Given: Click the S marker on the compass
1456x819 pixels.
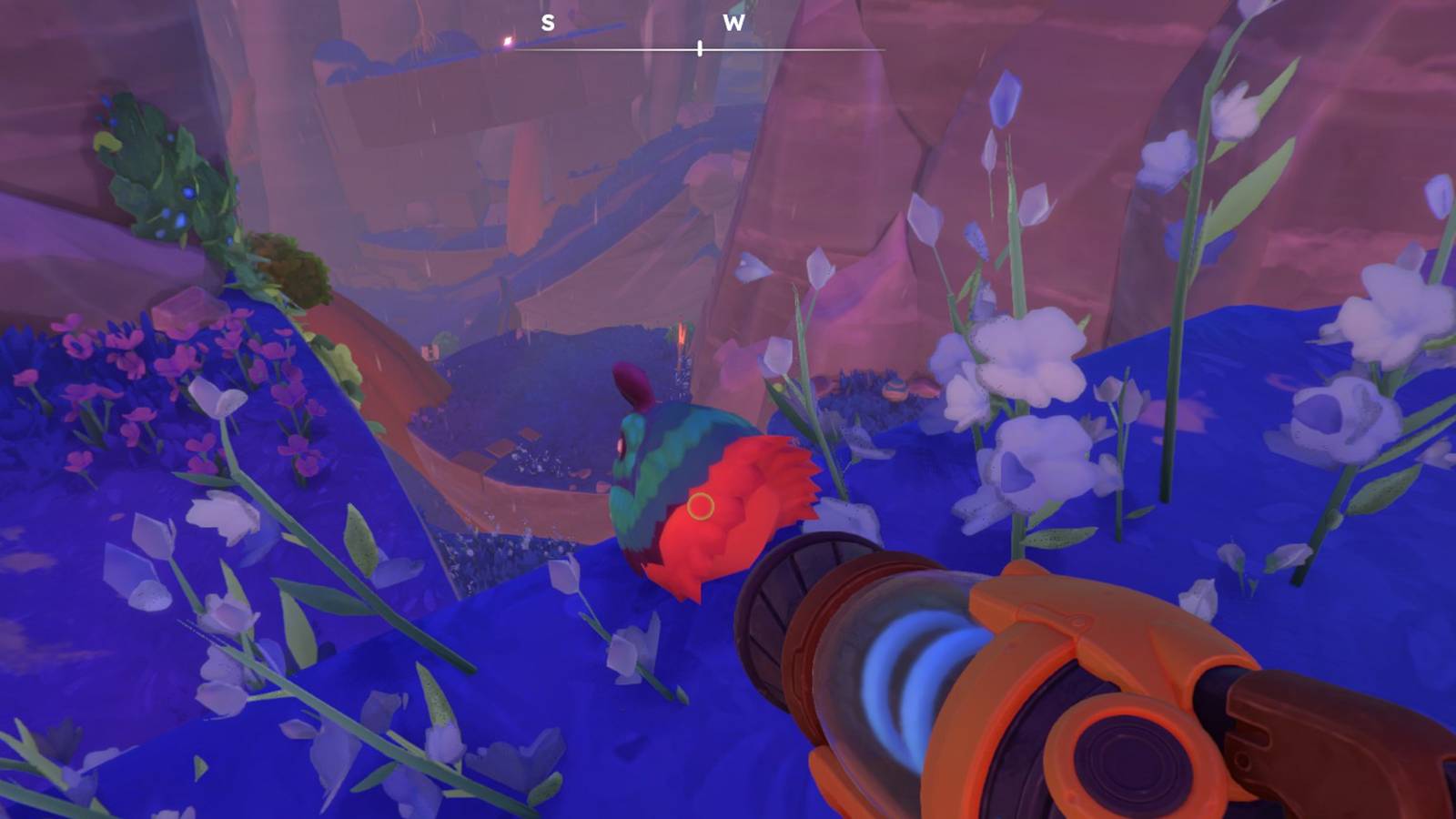Looking at the screenshot, I should click(x=547, y=22).
